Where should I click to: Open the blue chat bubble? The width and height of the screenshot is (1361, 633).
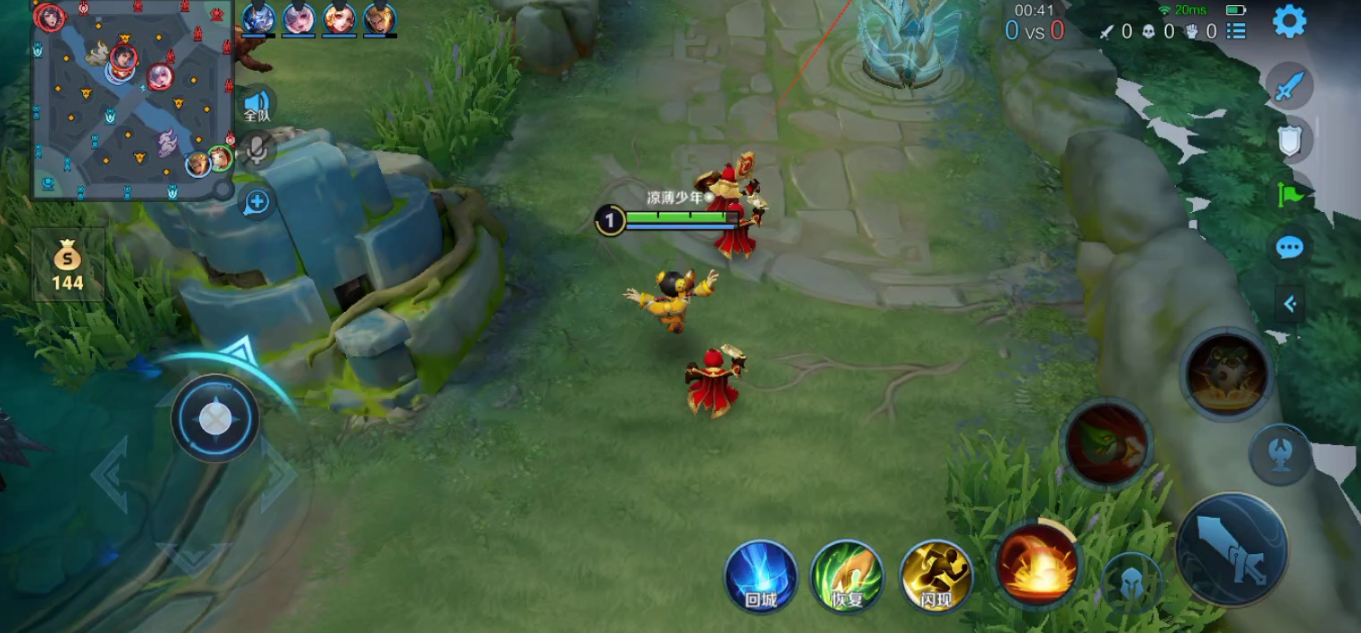[x=1289, y=247]
